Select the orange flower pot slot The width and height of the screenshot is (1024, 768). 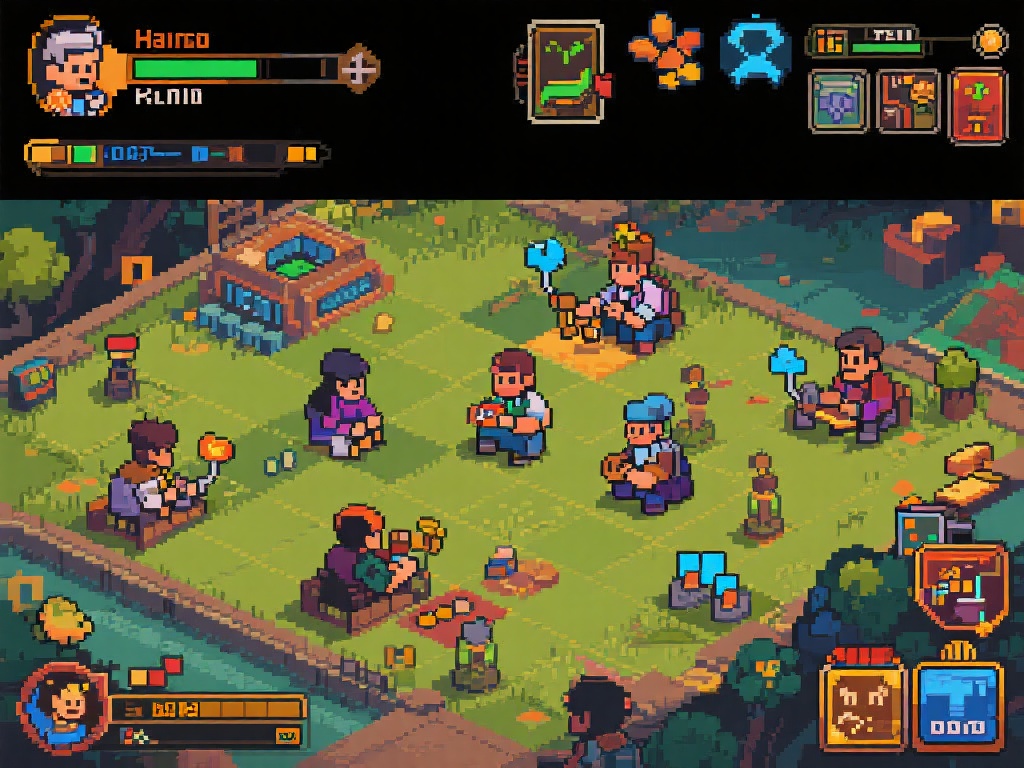point(908,101)
